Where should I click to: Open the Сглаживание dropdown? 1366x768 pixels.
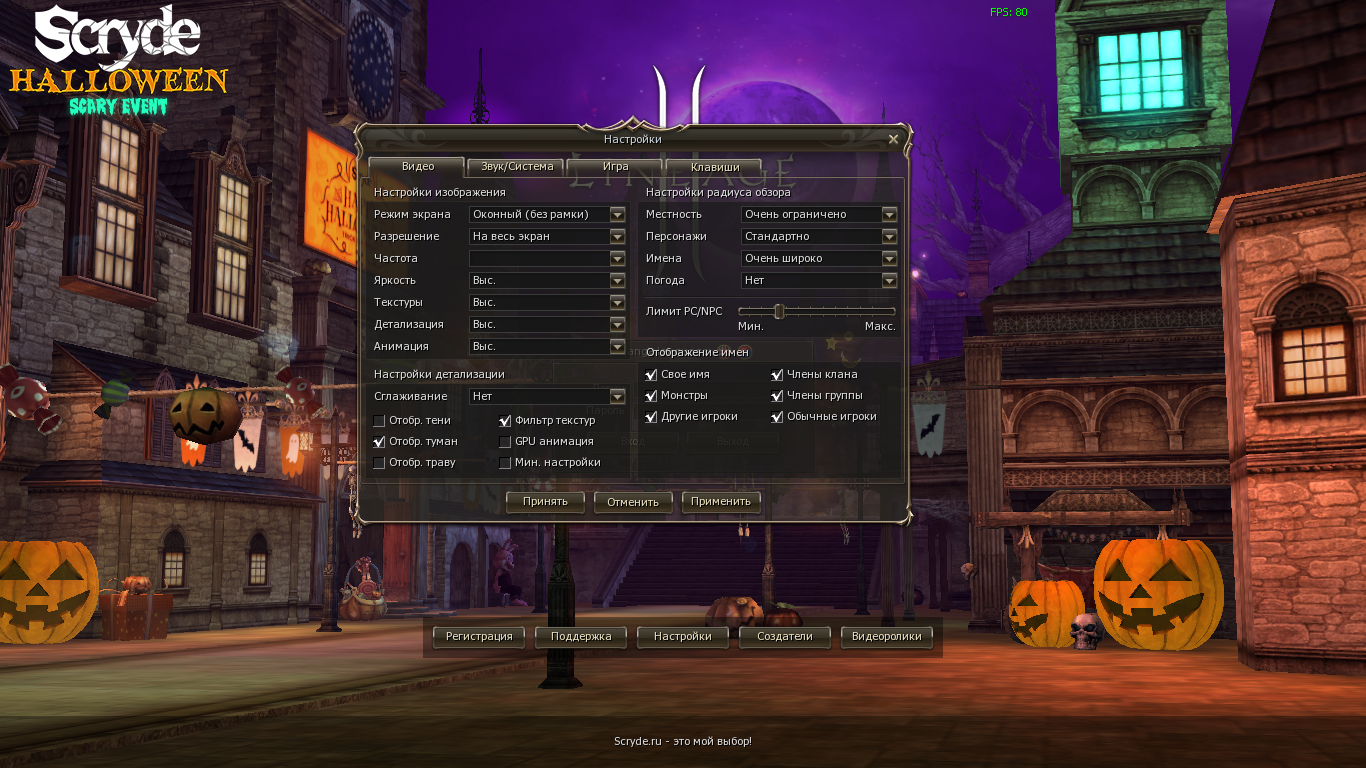tap(617, 396)
